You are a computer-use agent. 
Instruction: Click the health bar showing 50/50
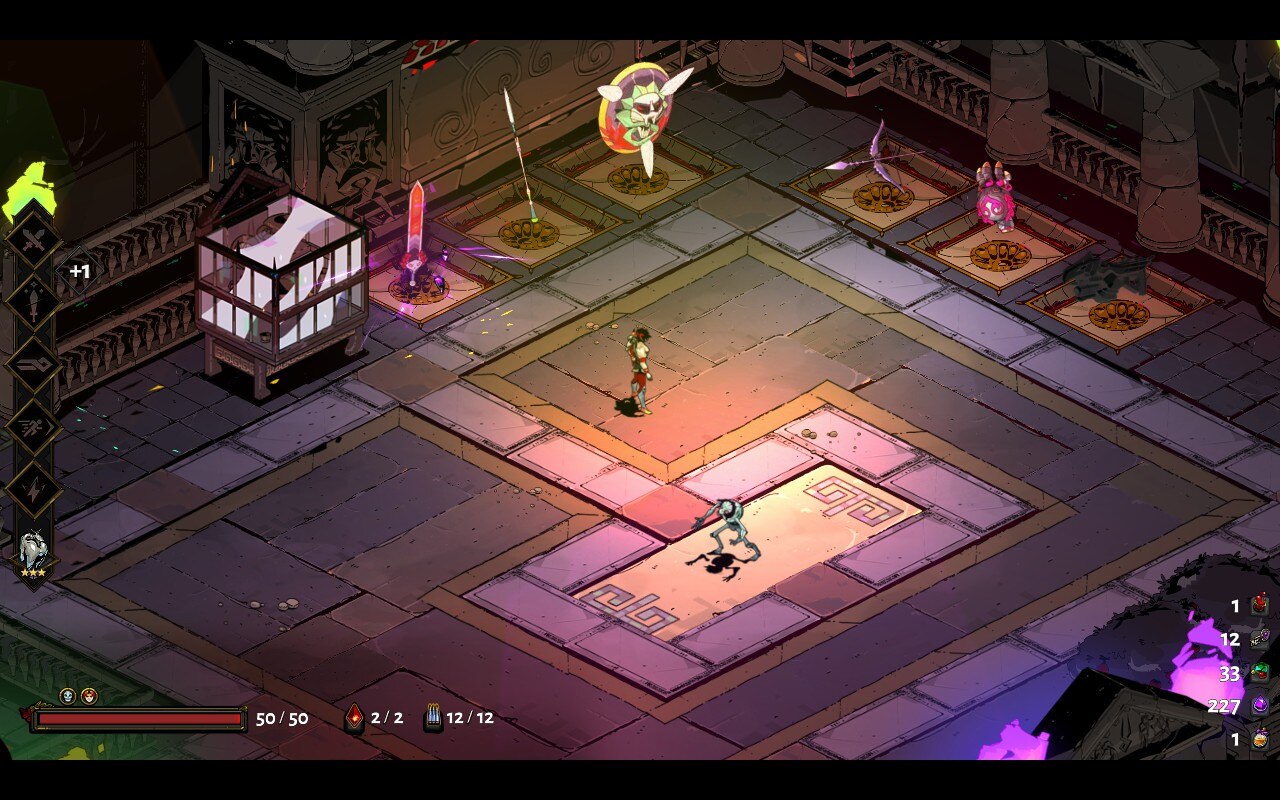pyautogui.click(x=140, y=717)
